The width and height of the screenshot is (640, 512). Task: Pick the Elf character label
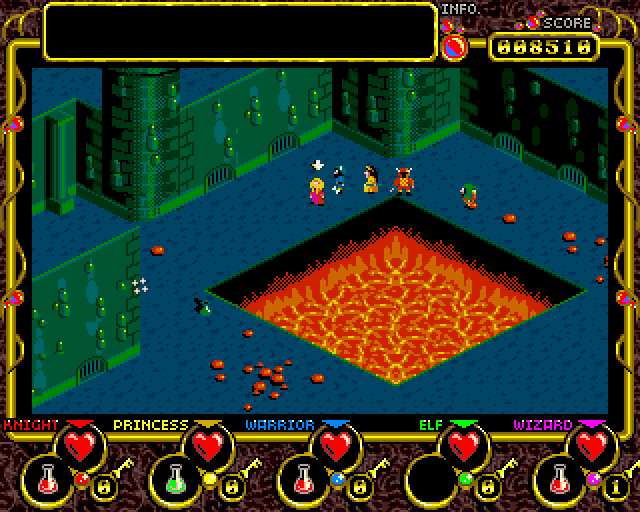tap(429, 424)
